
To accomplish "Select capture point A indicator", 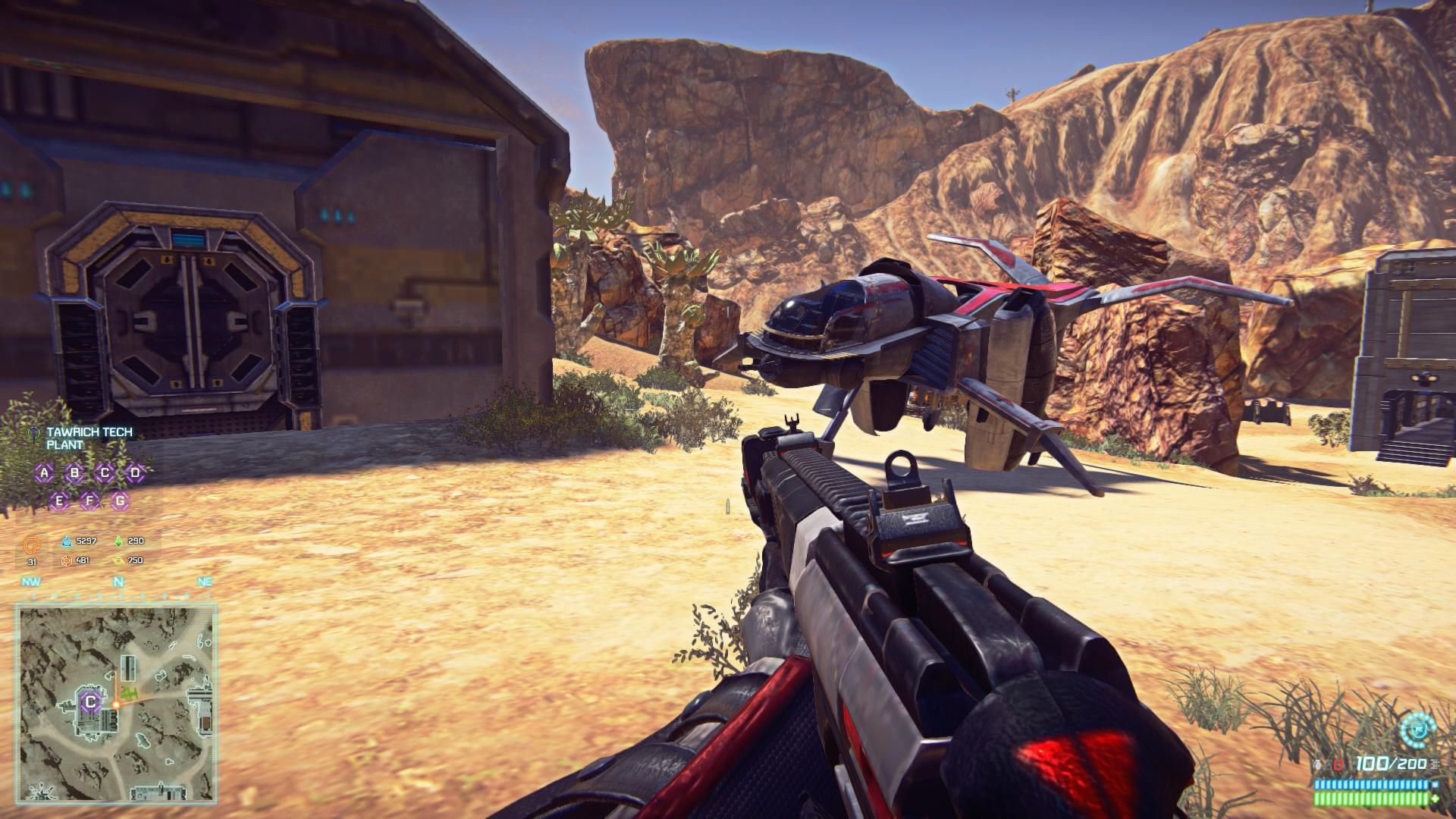I will coord(45,474).
